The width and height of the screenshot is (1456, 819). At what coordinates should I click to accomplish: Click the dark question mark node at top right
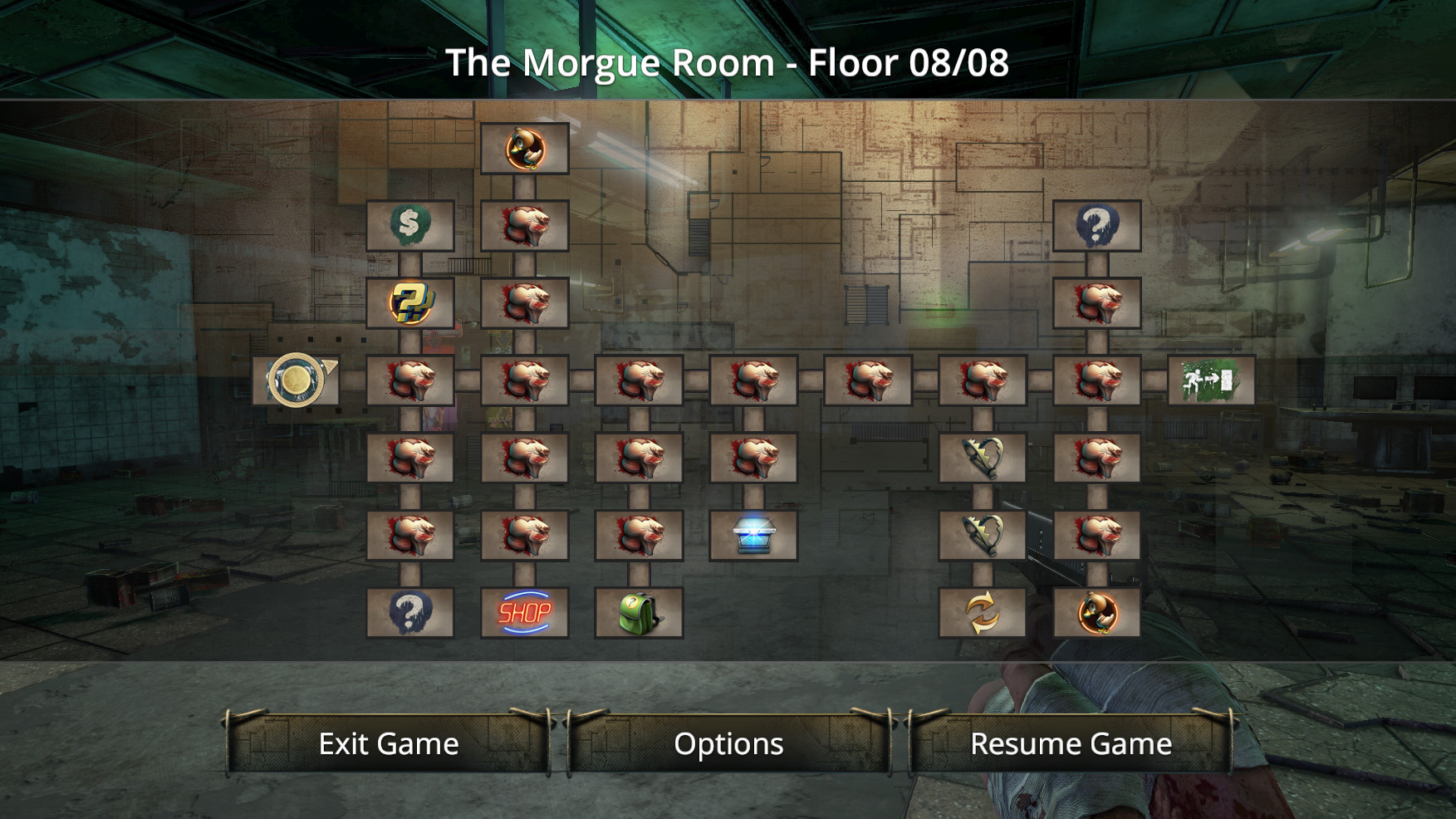pyautogui.click(x=1096, y=226)
